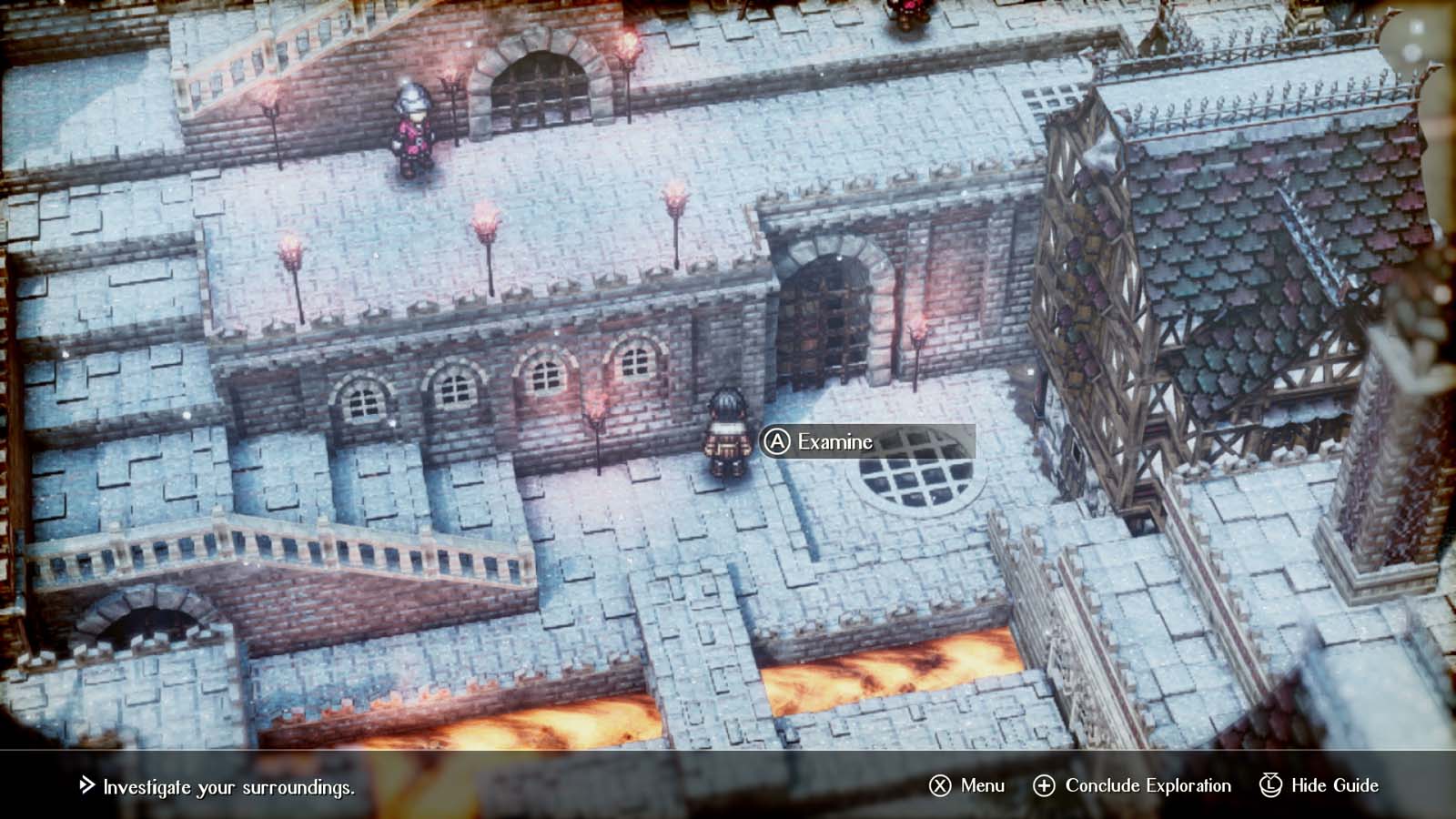
Task: Click the Examine label text
Action: [838, 441]
